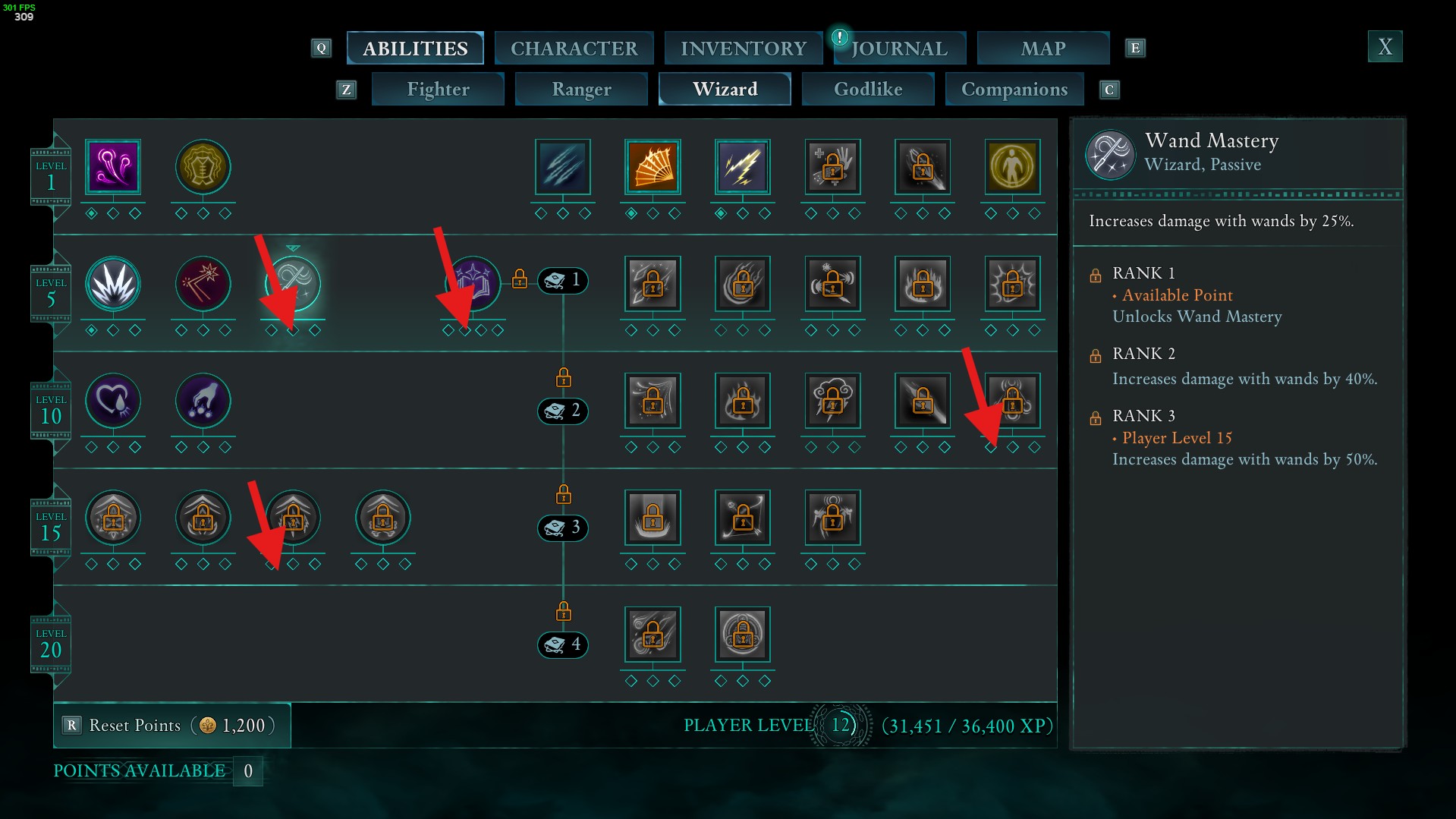This screenshot has width=1456, height=819.
Task: Open the Godlike ability tree
Action: click(868, 90)
